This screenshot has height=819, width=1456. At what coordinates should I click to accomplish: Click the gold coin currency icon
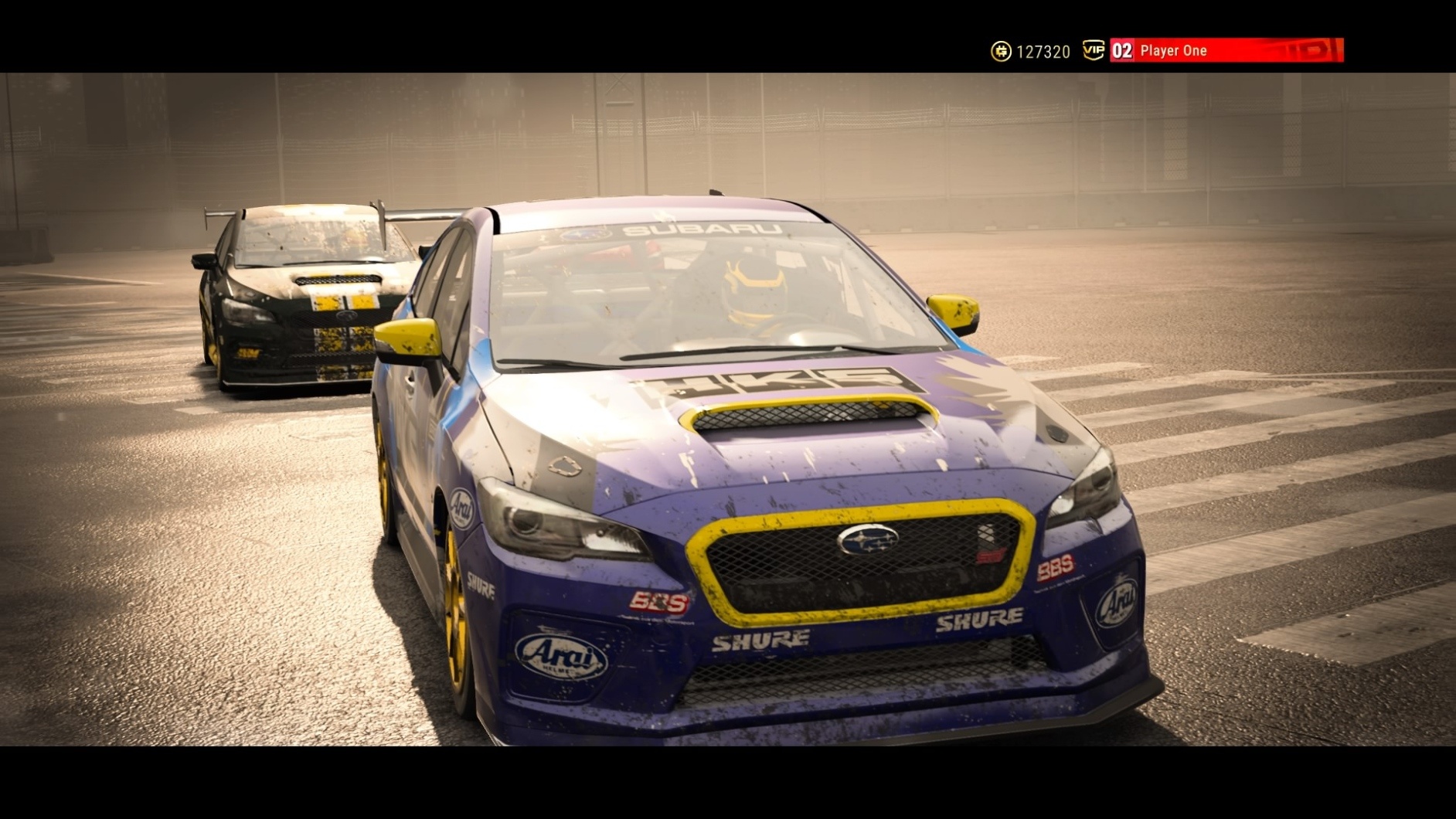point(1001,51)
